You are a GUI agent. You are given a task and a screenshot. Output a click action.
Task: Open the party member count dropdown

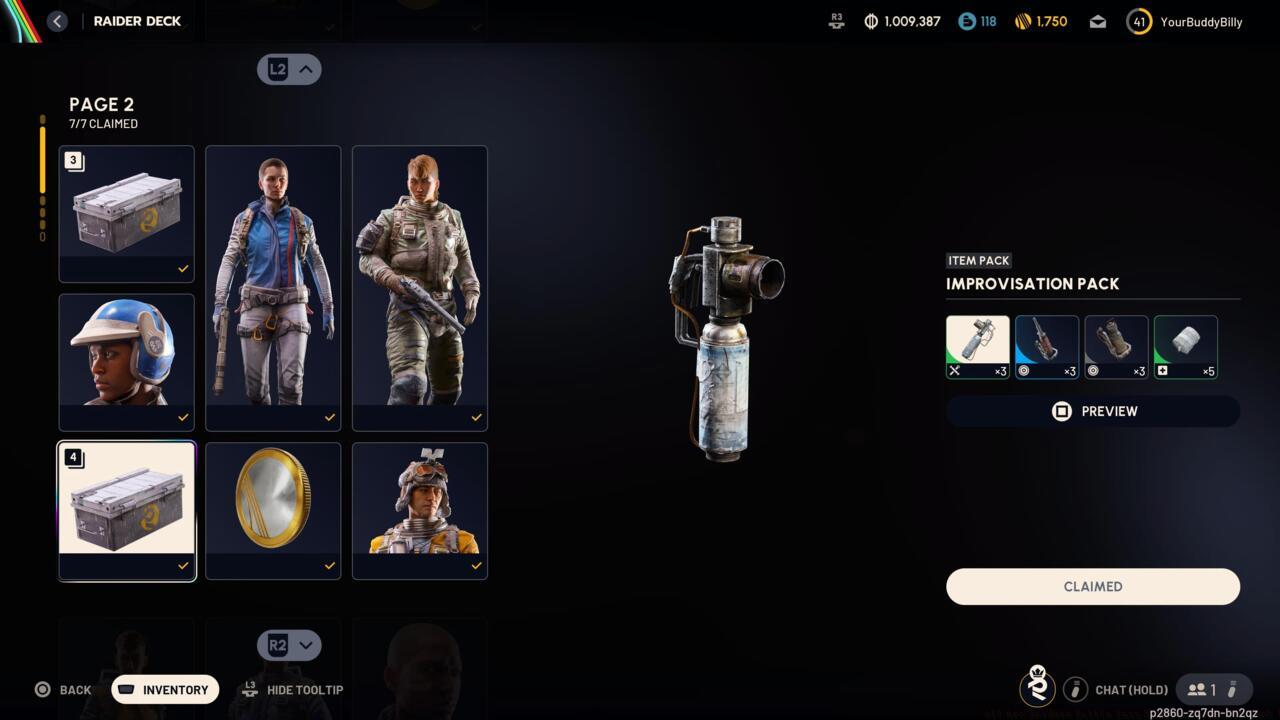point(1213,689)
